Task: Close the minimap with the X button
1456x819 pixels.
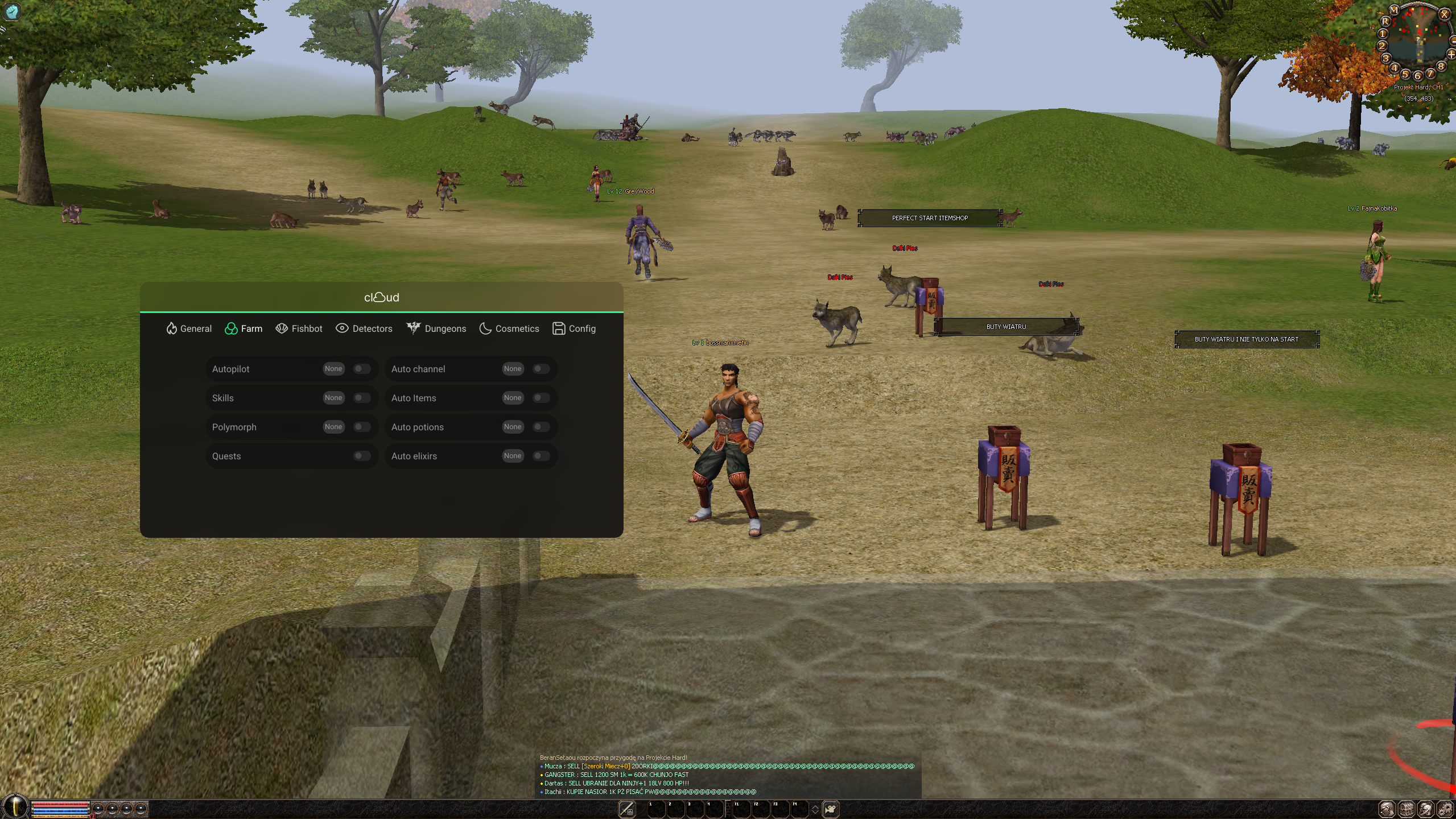Action: click(x=1444, y=15)
